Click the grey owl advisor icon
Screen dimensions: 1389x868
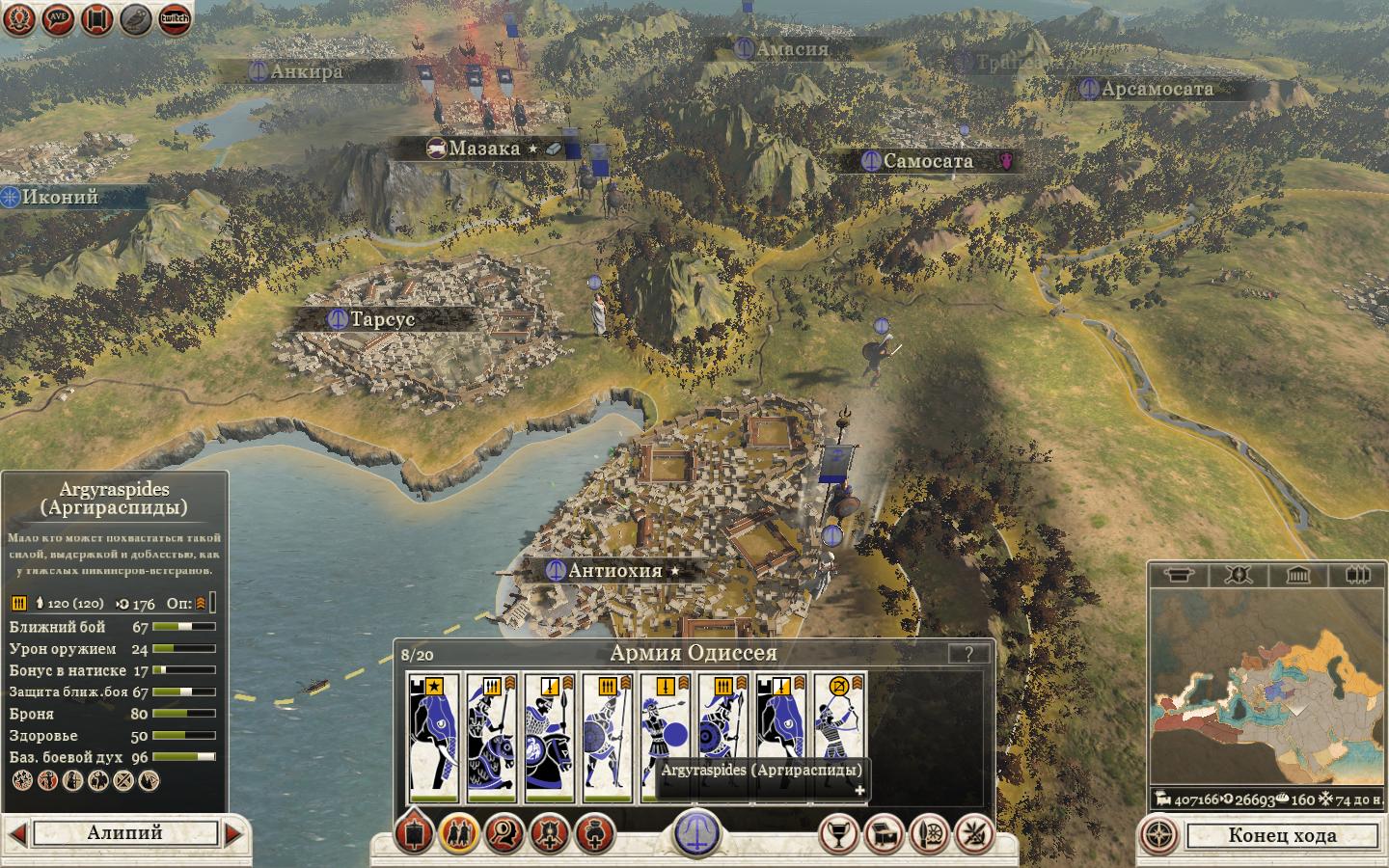[136, 18]
